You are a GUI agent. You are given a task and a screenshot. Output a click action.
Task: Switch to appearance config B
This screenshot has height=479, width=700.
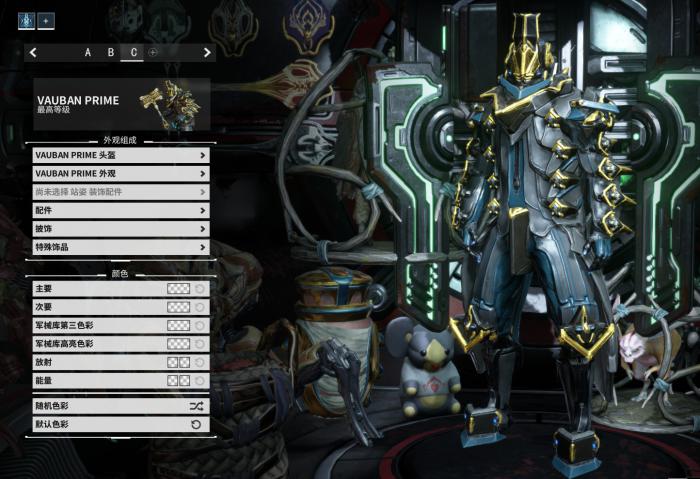[110, 52]
